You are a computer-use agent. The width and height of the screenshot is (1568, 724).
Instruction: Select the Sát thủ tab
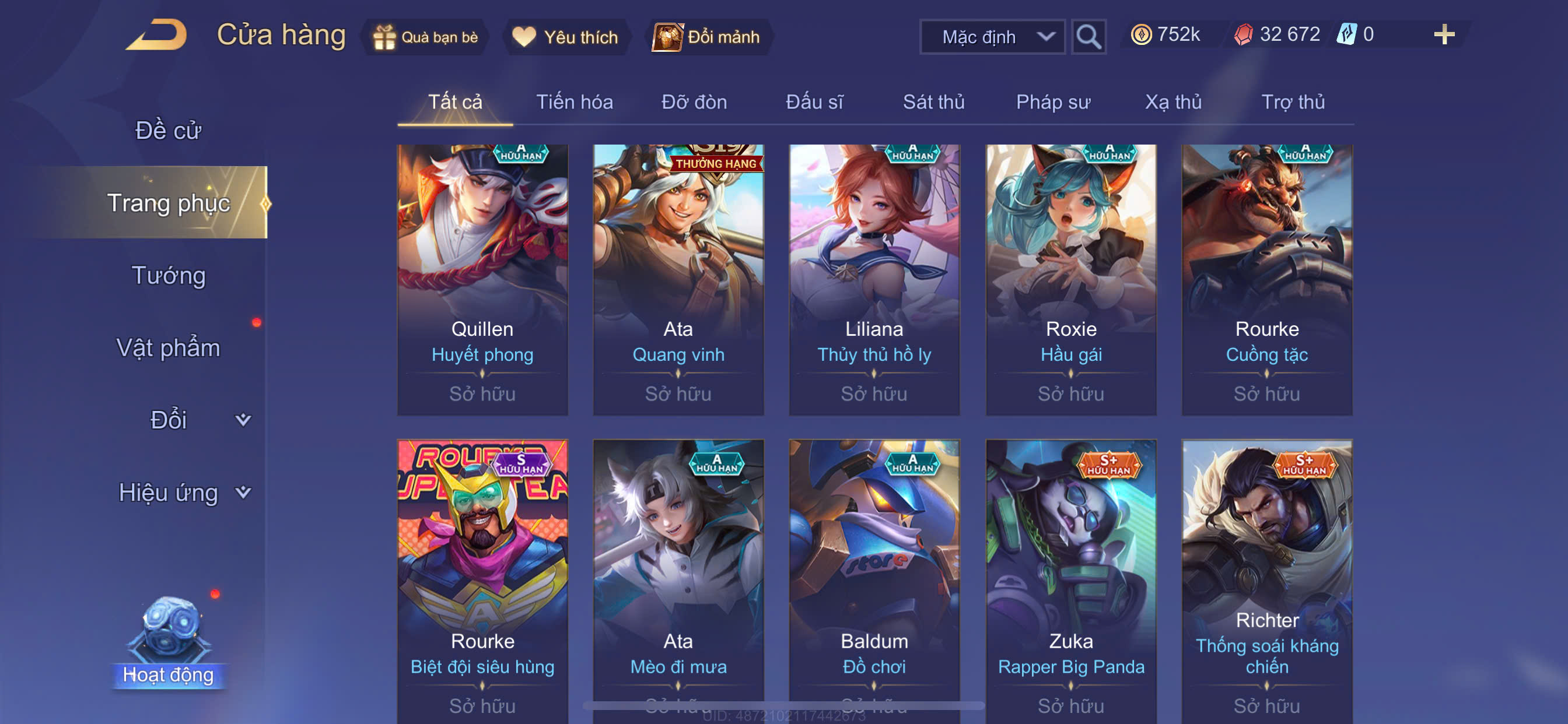tap(933, 101)
